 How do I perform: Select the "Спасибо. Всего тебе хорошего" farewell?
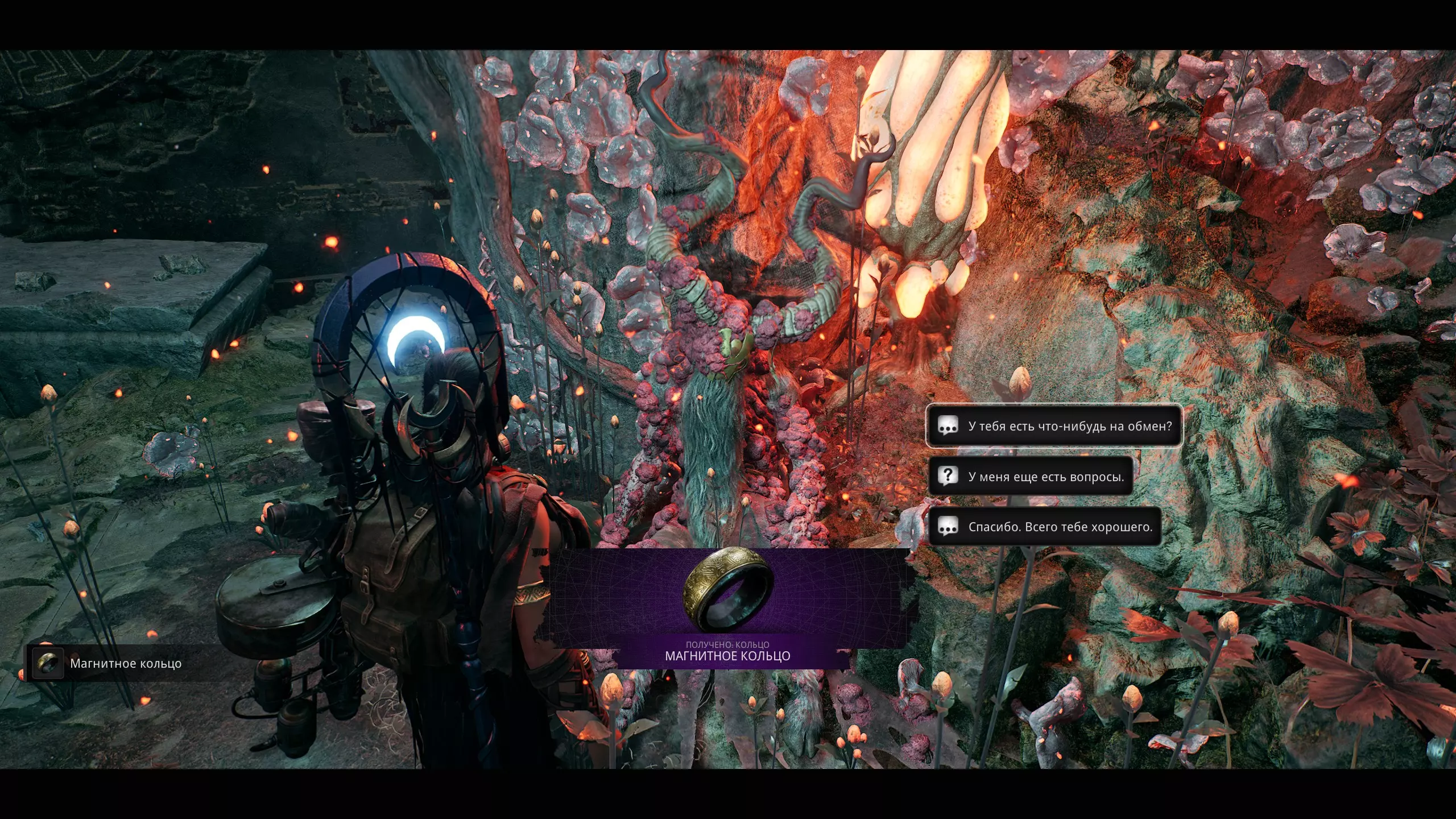[x=1045, y=527]
